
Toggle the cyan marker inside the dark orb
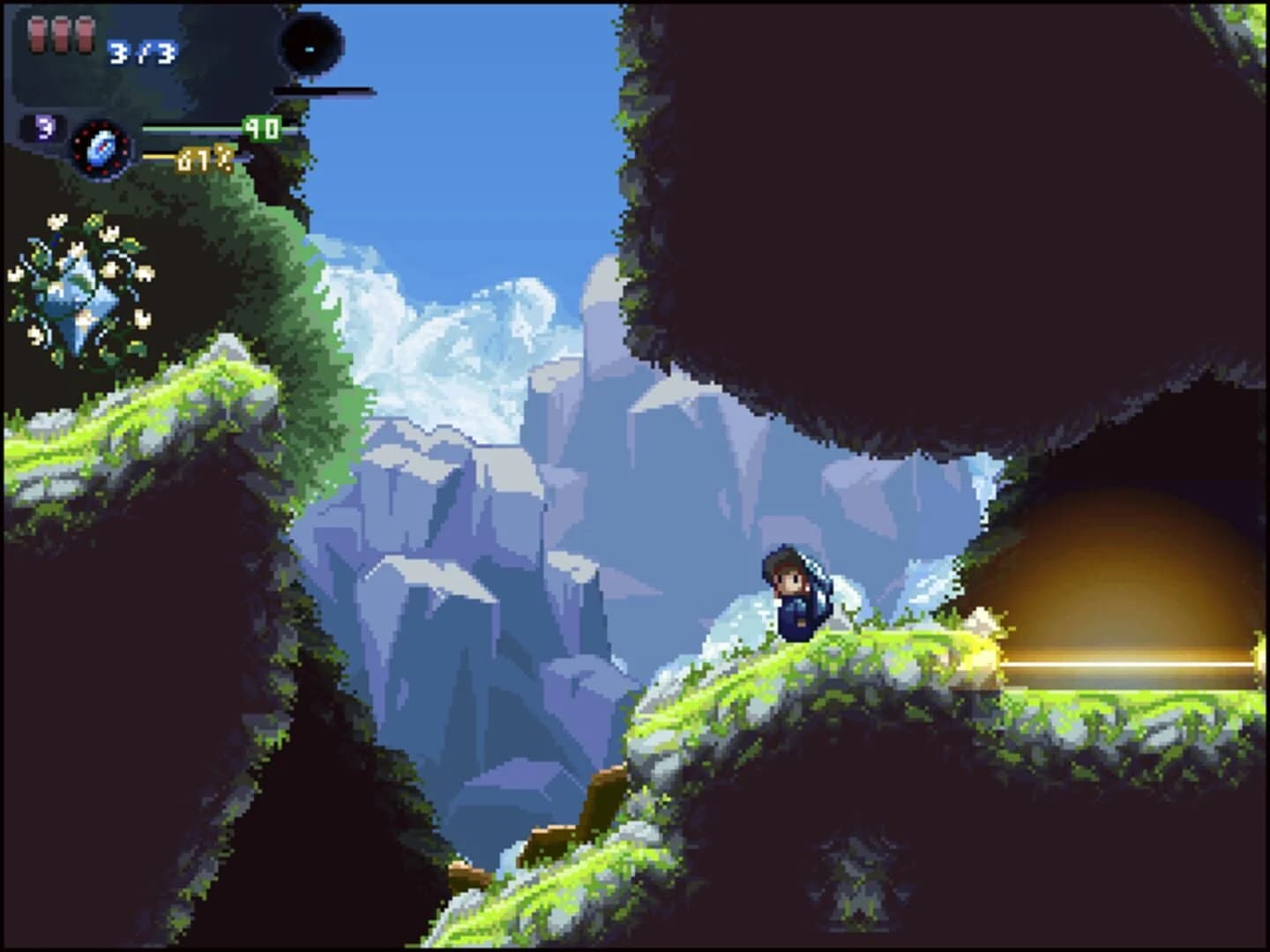pos(310,48)
